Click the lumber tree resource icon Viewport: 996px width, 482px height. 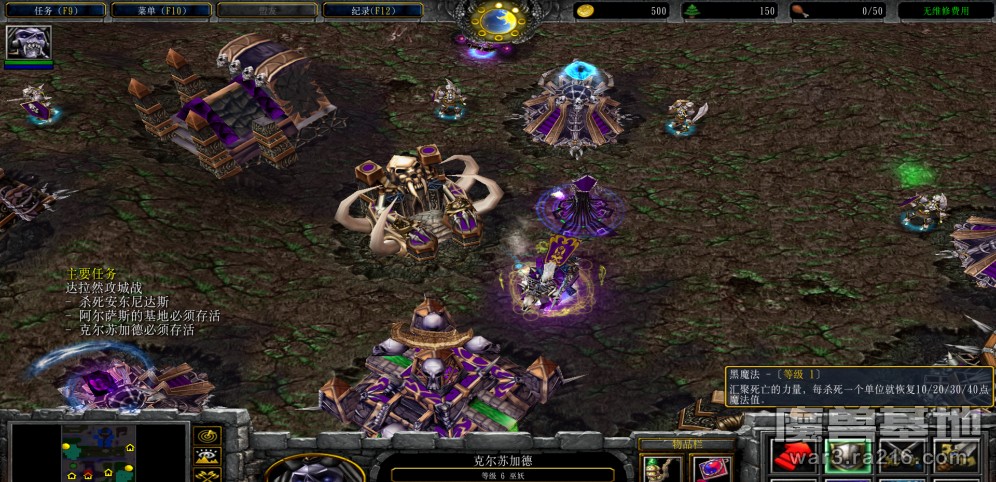point(693,11)
